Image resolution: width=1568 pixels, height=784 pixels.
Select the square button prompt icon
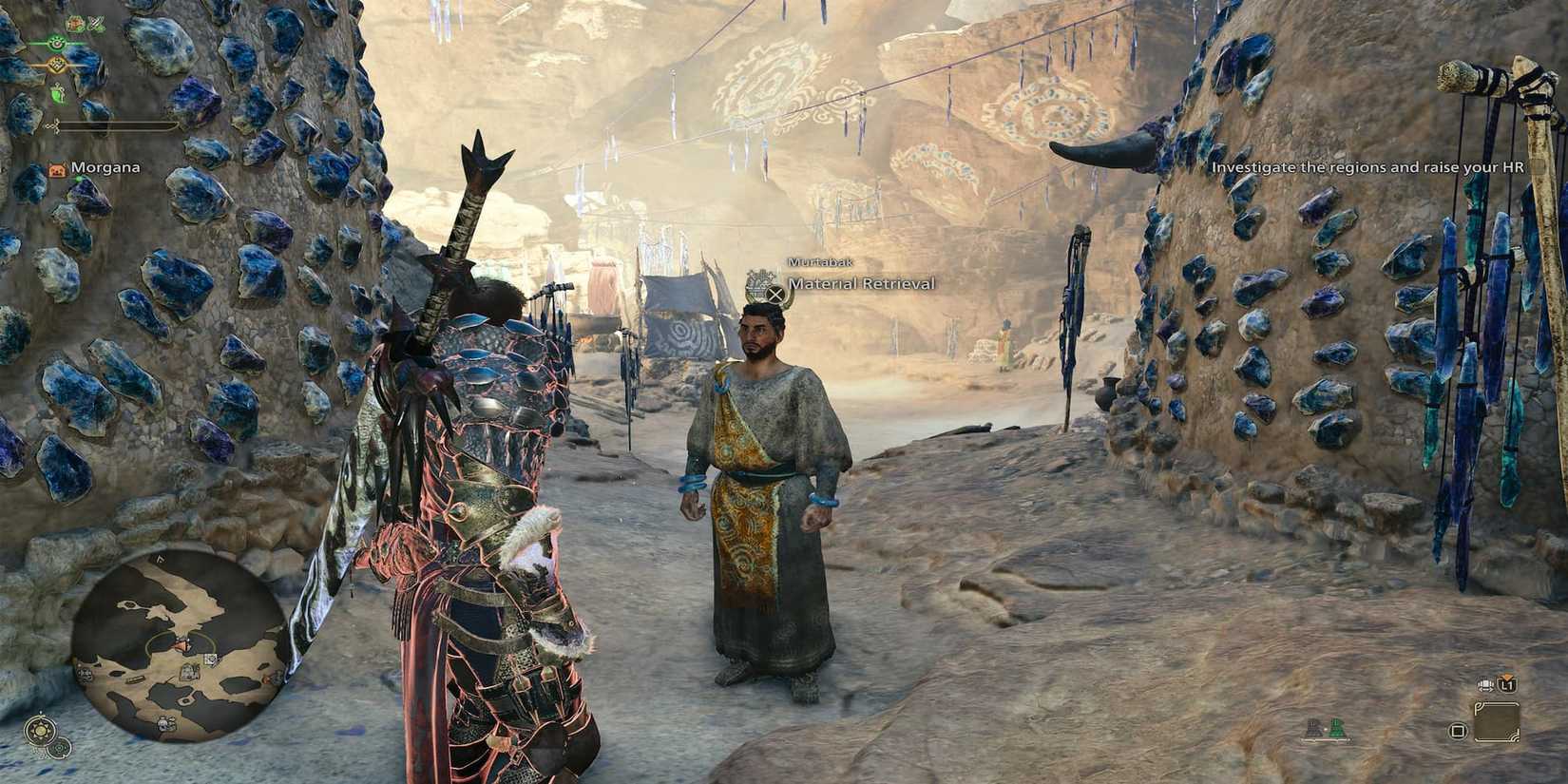(1459, 732)
